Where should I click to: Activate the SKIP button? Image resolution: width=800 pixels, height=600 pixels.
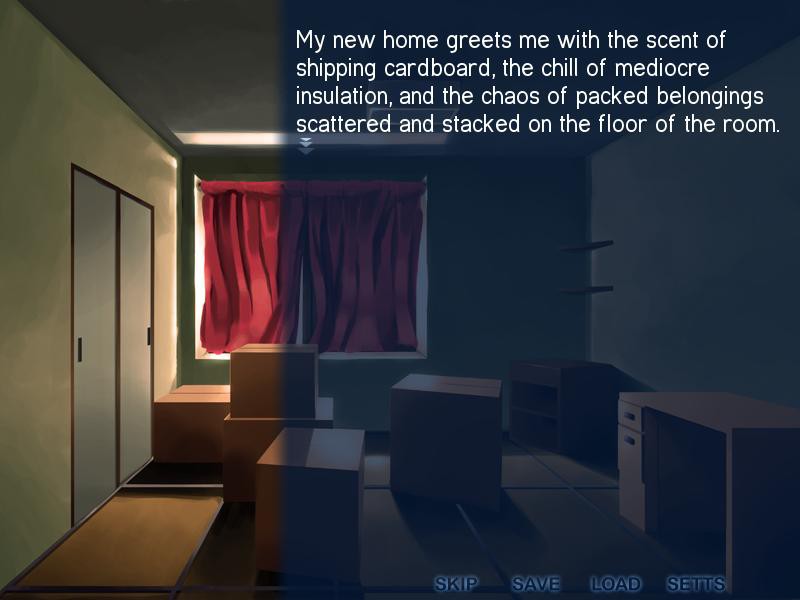(457, 584)
